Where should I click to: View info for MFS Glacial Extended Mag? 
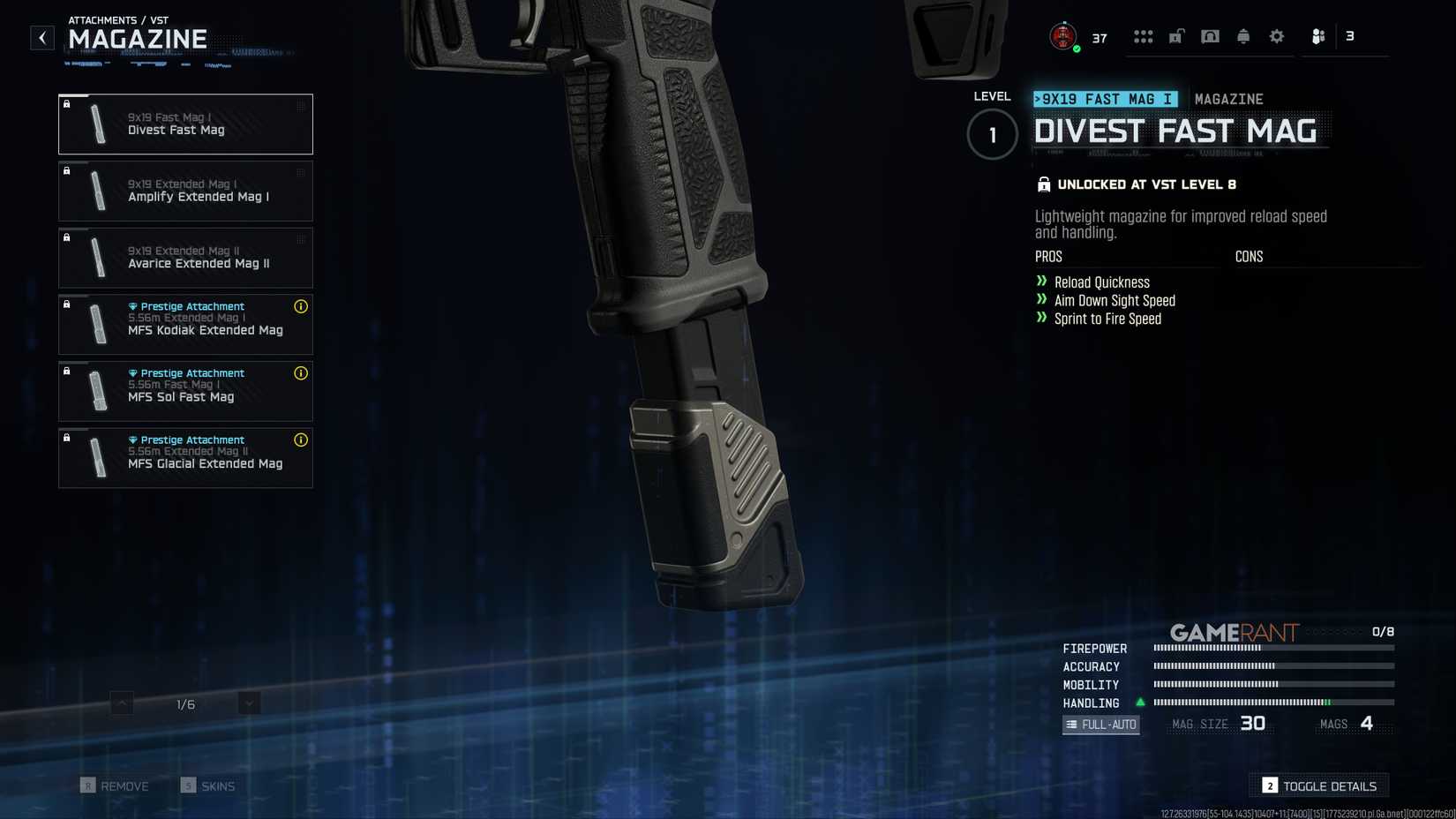(301, 440)
